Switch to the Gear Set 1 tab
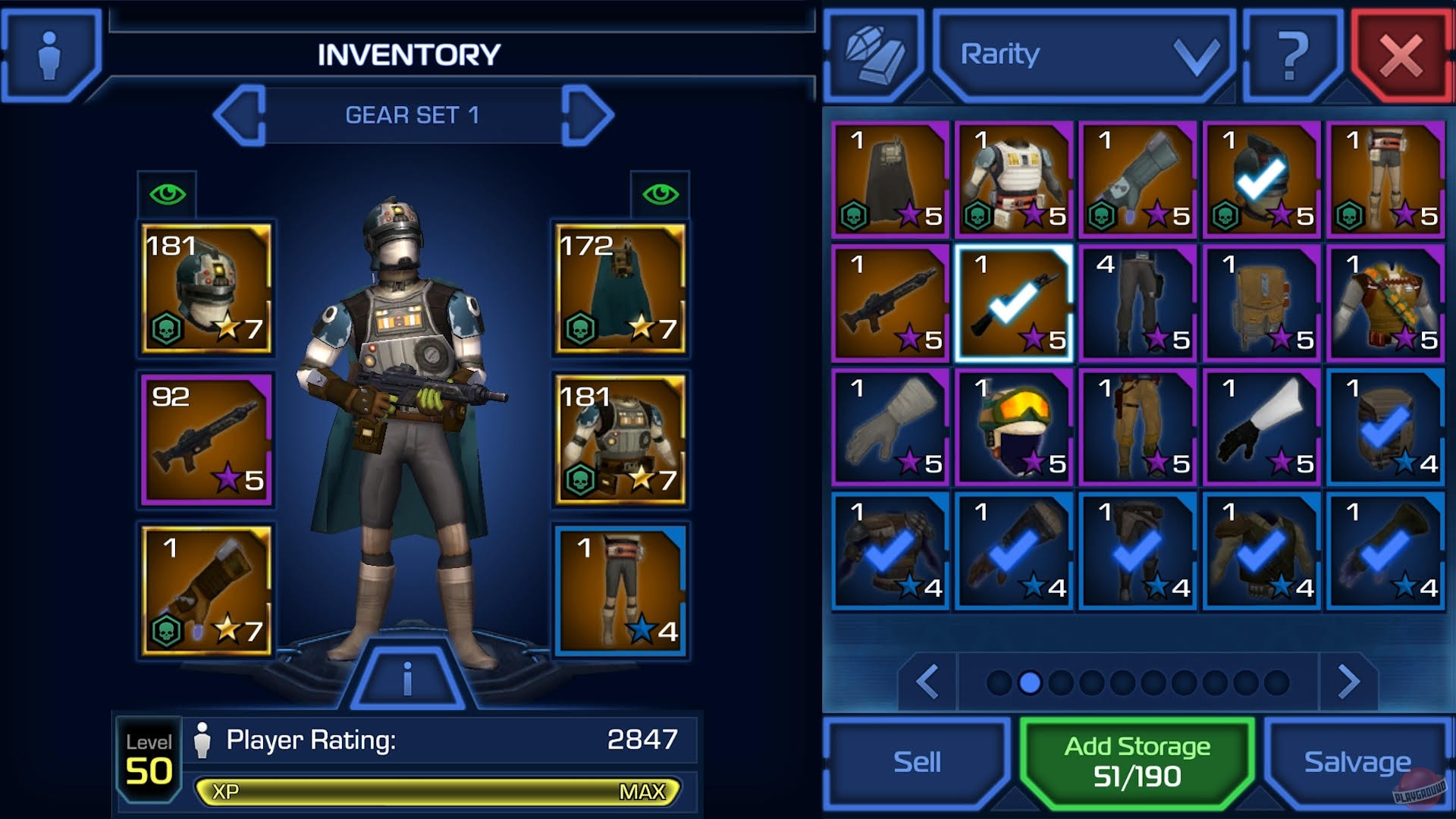This screenshot has height=819, width=1456. pos(412,115)
